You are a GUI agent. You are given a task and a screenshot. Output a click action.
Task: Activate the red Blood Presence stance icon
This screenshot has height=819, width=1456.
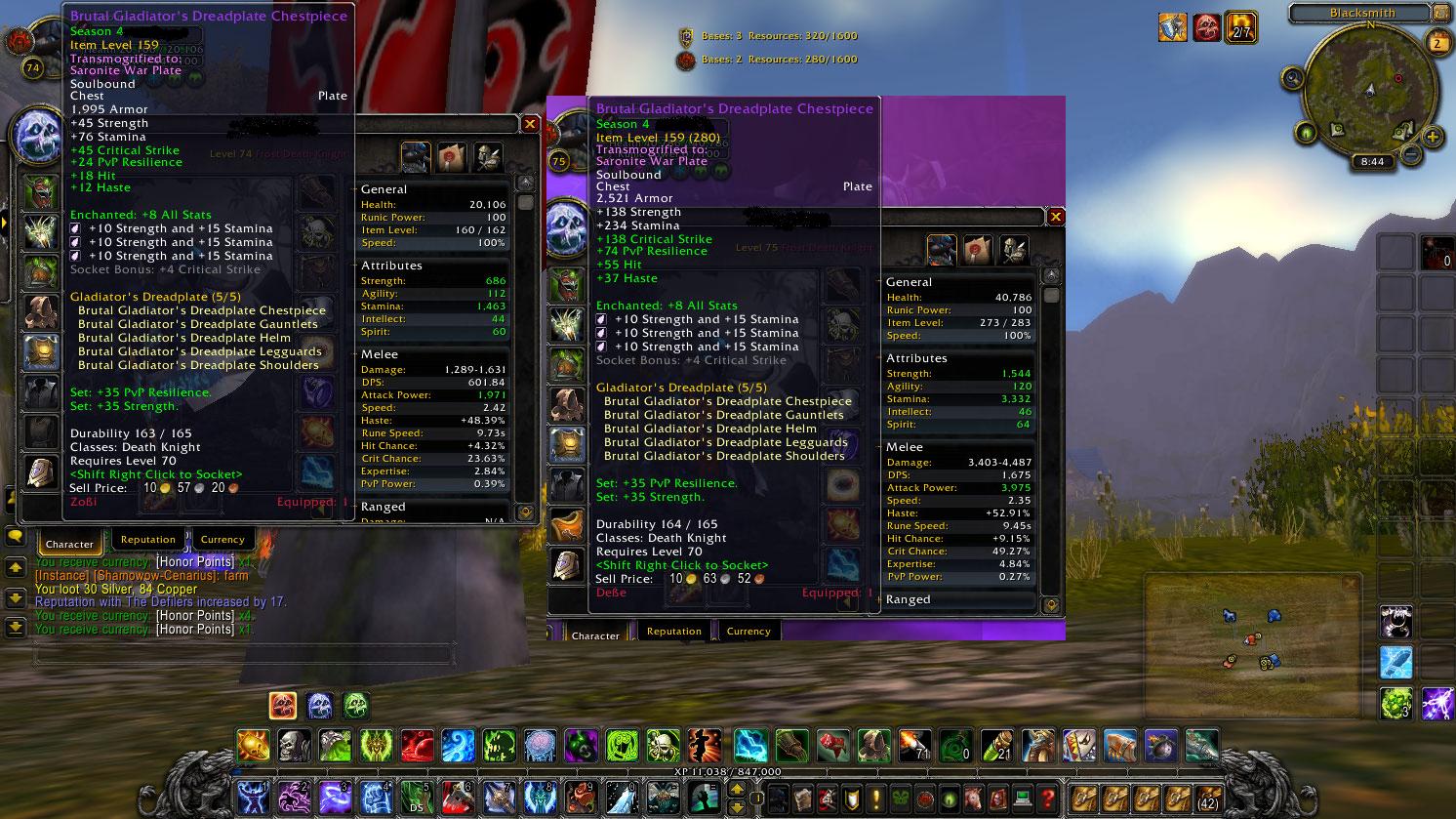[x=283, y=704]
